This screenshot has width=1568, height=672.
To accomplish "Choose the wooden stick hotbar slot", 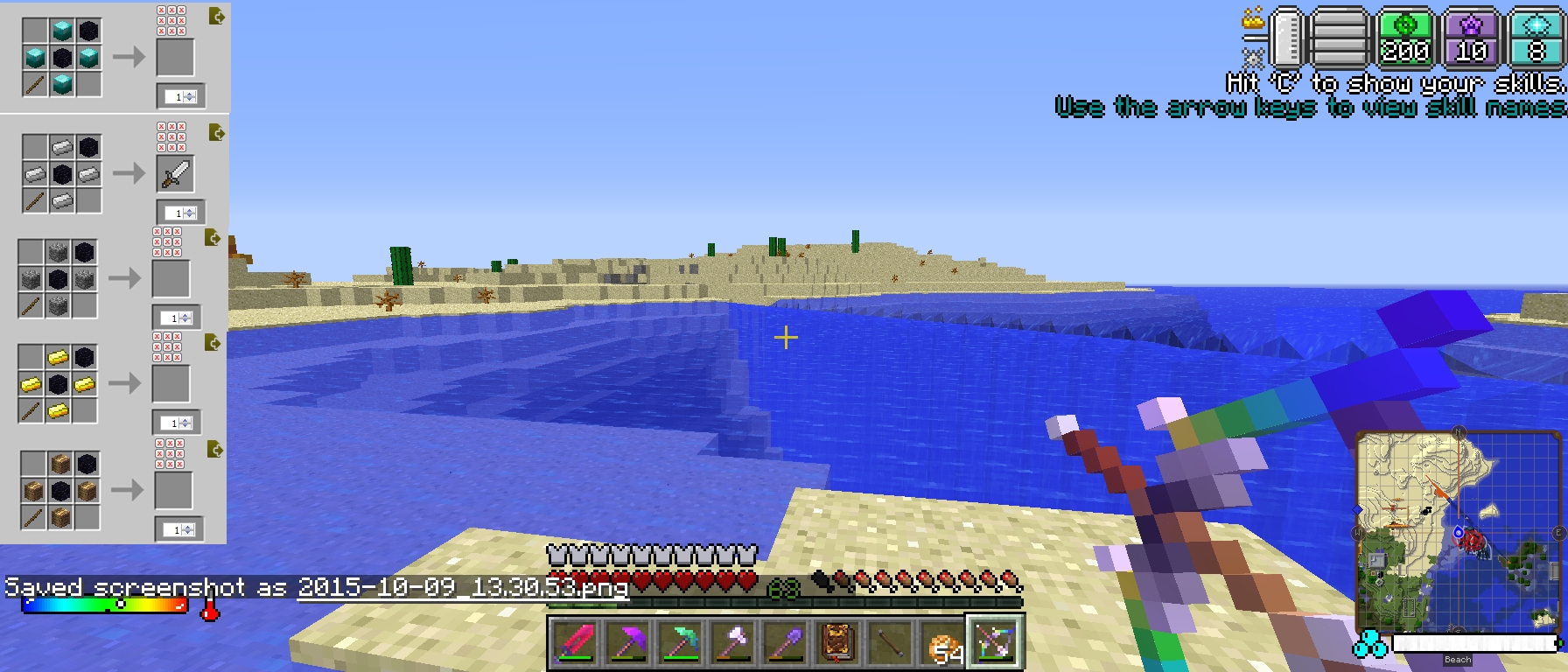I will tap(891, 644).
